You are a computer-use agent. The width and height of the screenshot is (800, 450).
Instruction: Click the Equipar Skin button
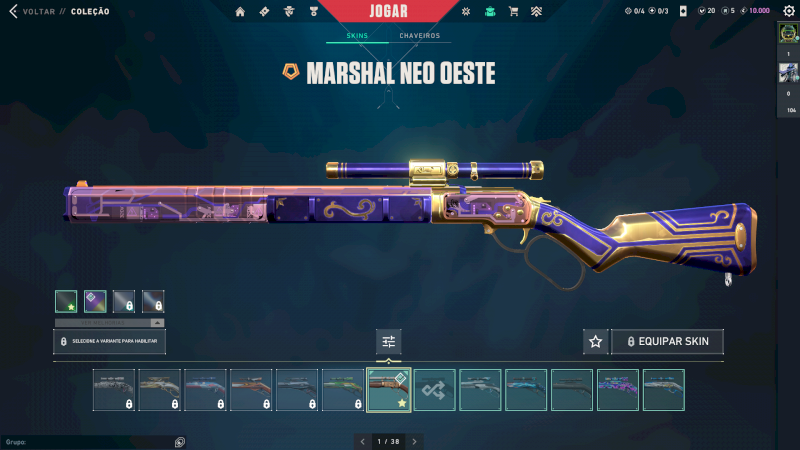coord(667,342)
